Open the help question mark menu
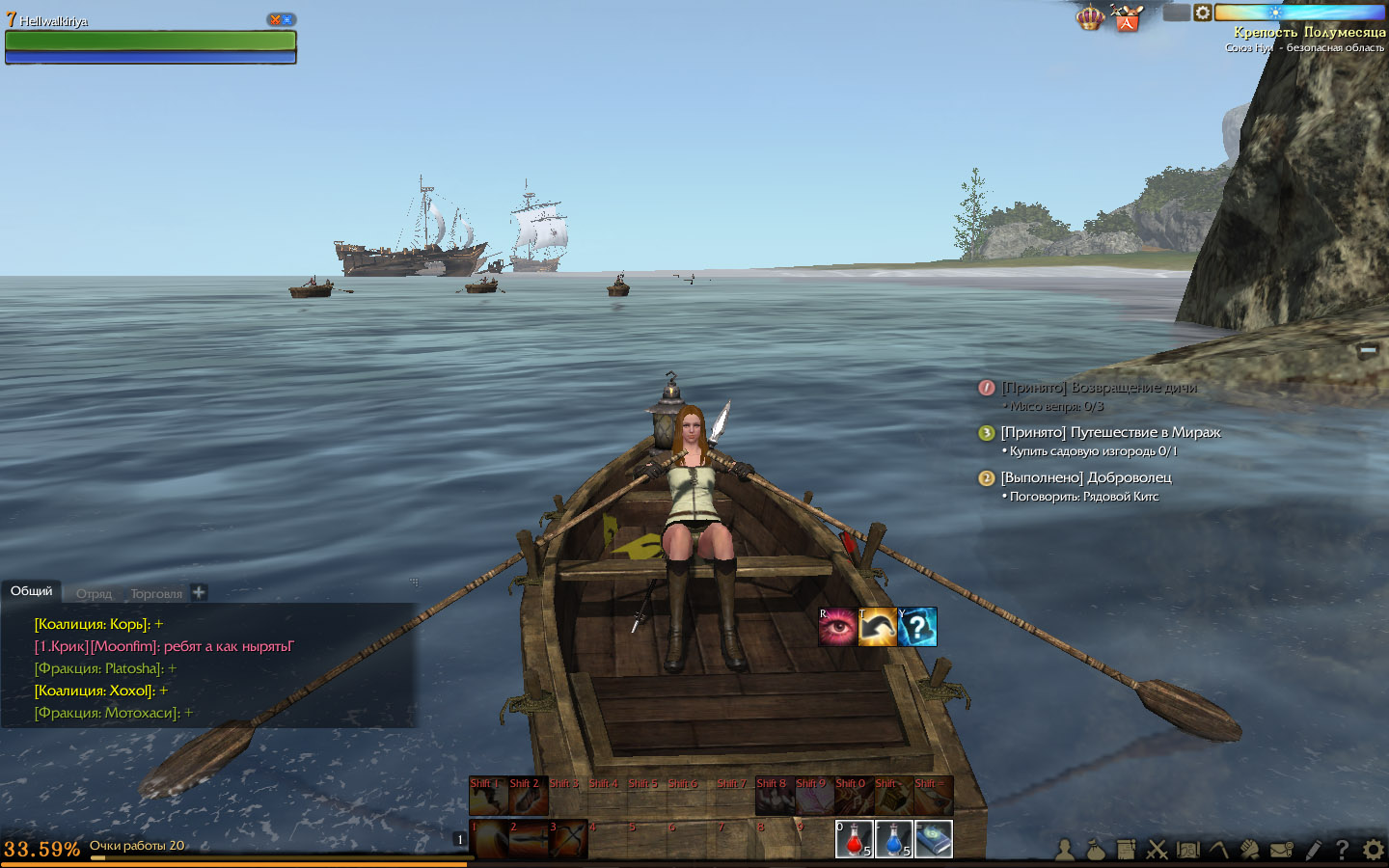The width and height of the screenshot is (1389, 868). (1342, 850)
